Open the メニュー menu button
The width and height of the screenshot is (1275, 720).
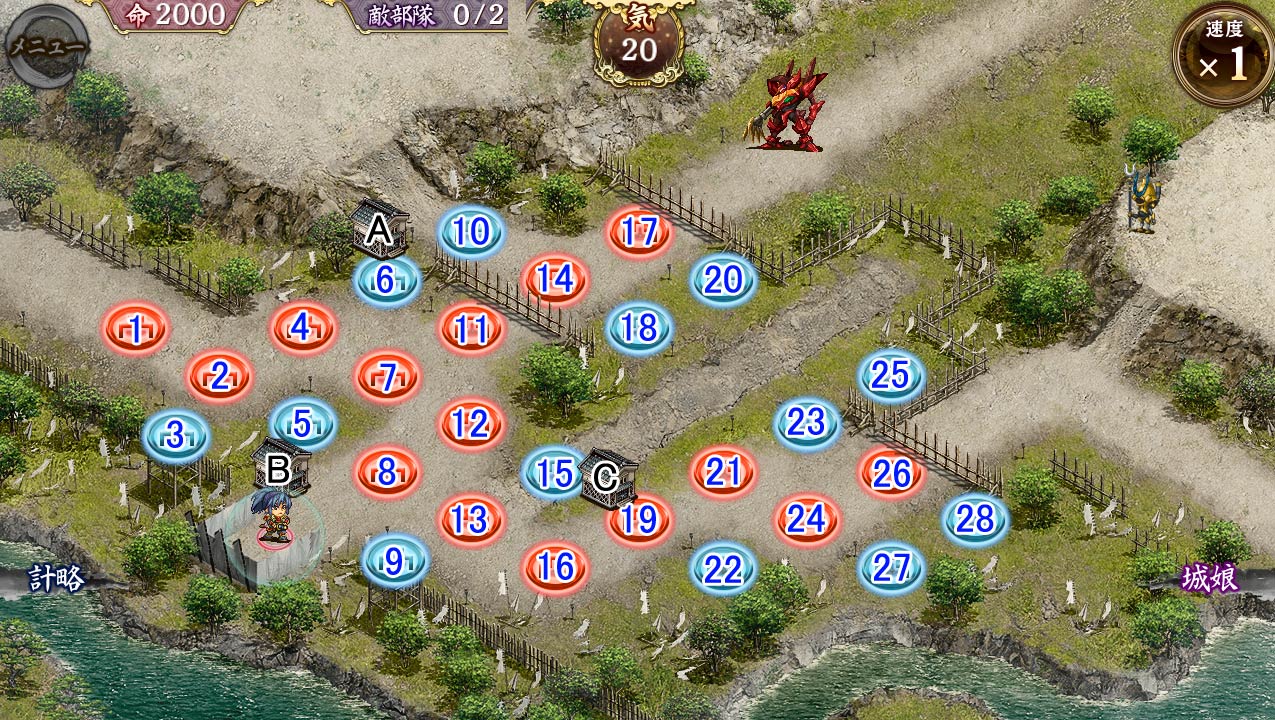coord(46,46)
